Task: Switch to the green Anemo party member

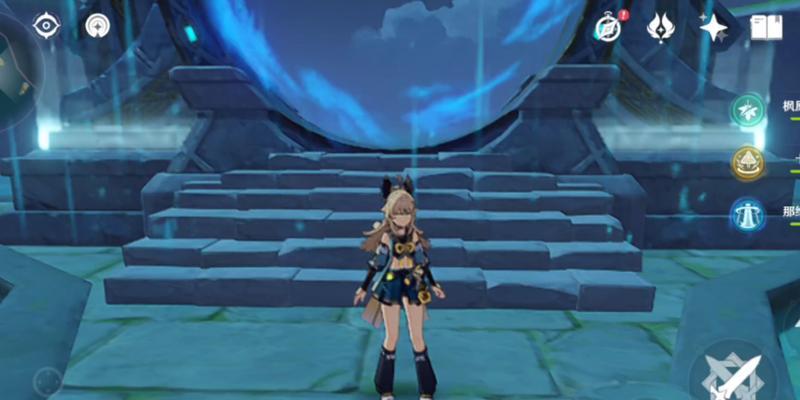Action: (x=747, y=110)
